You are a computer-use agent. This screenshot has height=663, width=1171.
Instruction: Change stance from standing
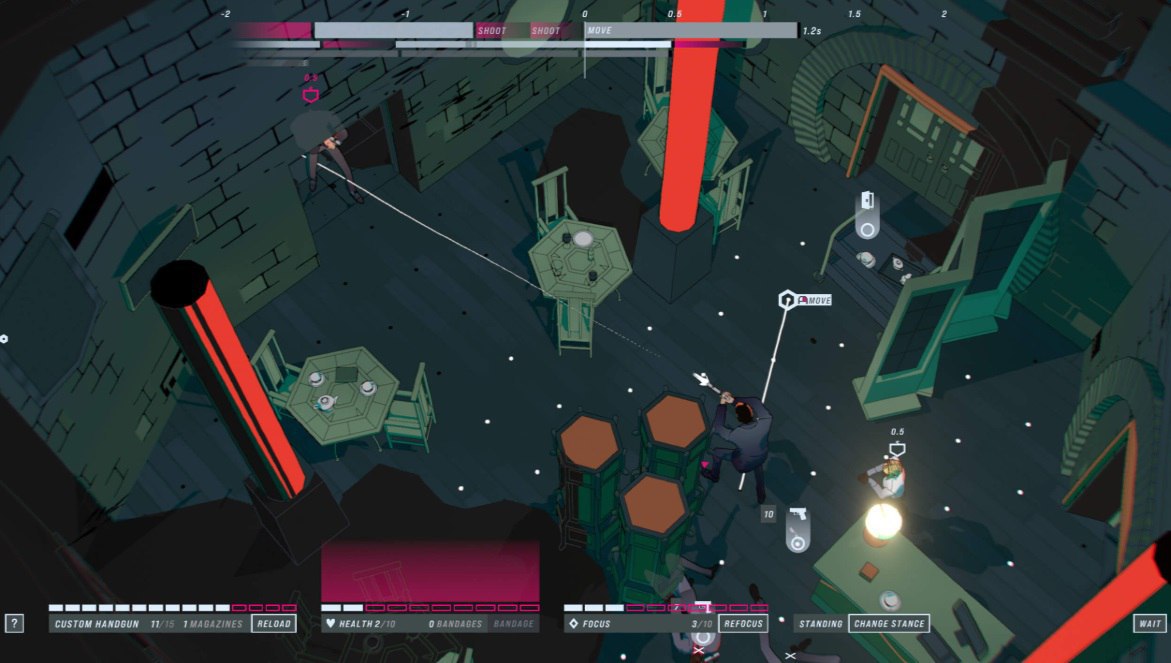click(888, 623)
